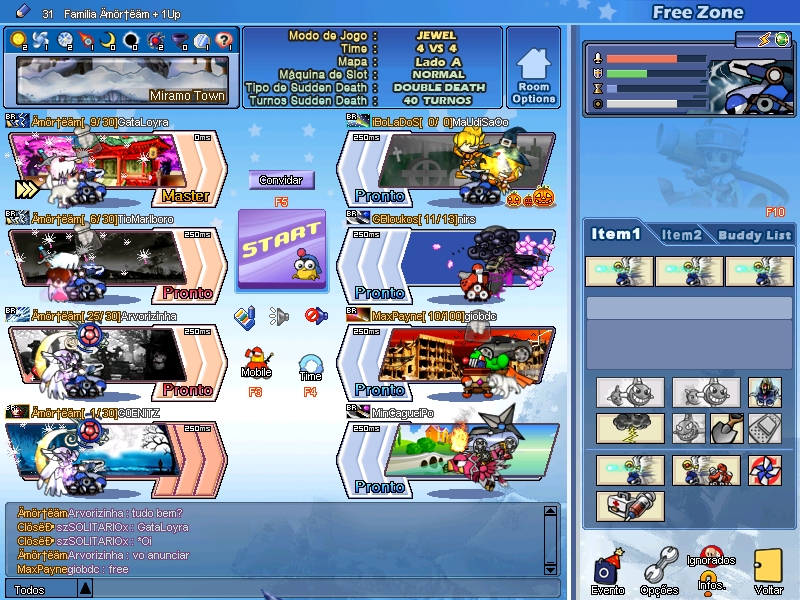Select the thunder cloud item
The width and height of the screenshot is (800, 600).
[630, 428]
